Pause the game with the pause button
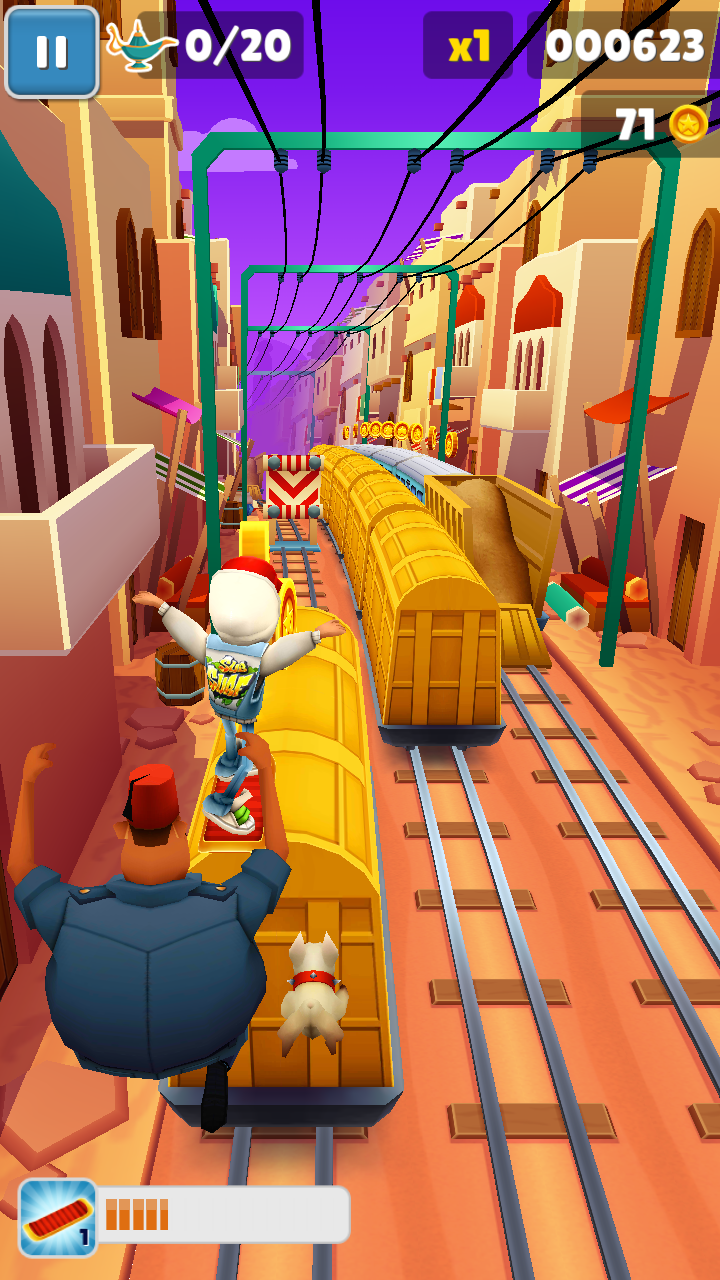Viewport: 720px width, 1280px height. click(x=51, y=51)
